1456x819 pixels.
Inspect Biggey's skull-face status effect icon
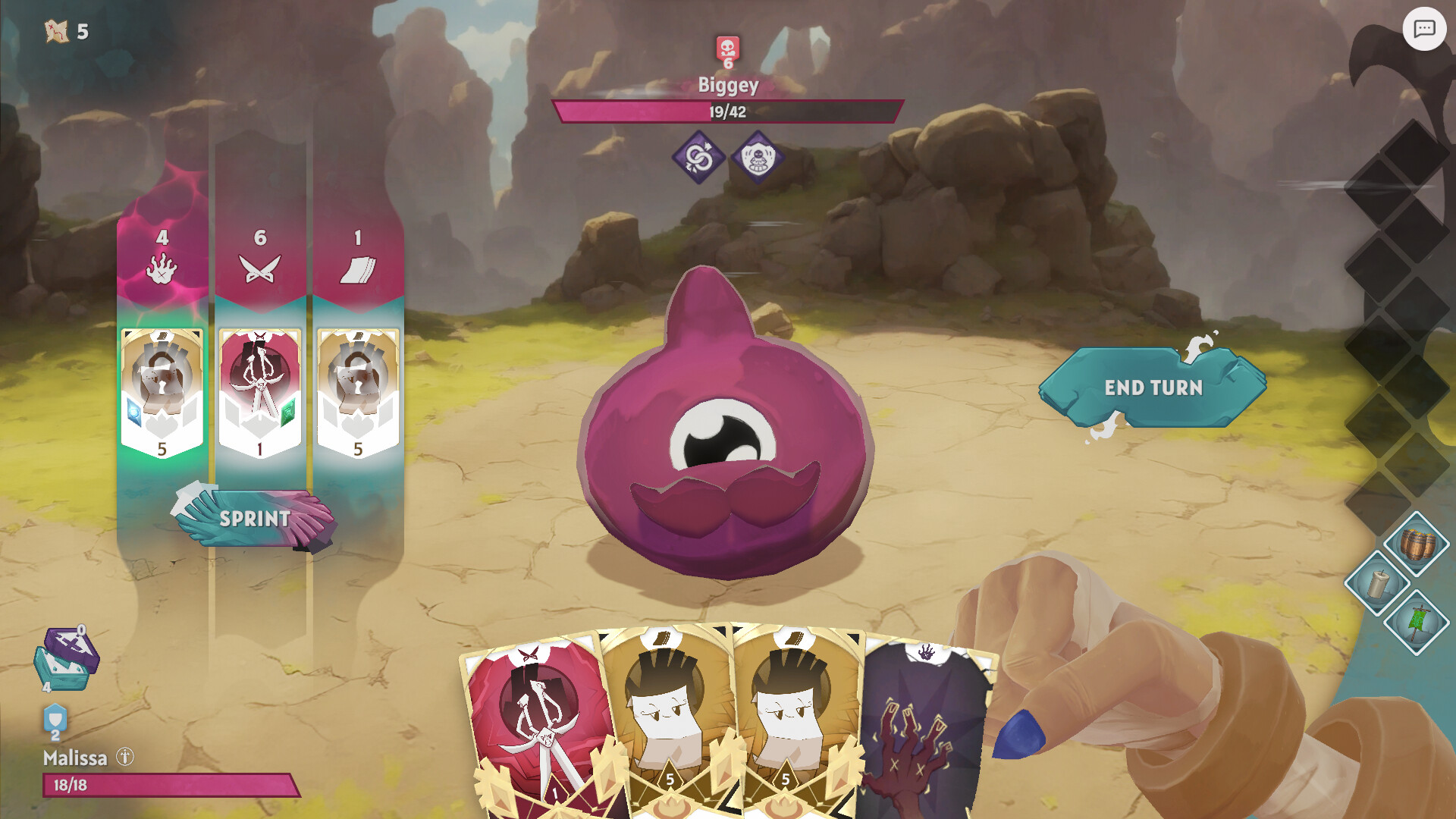pyautogui.click(x=757, y=158)
